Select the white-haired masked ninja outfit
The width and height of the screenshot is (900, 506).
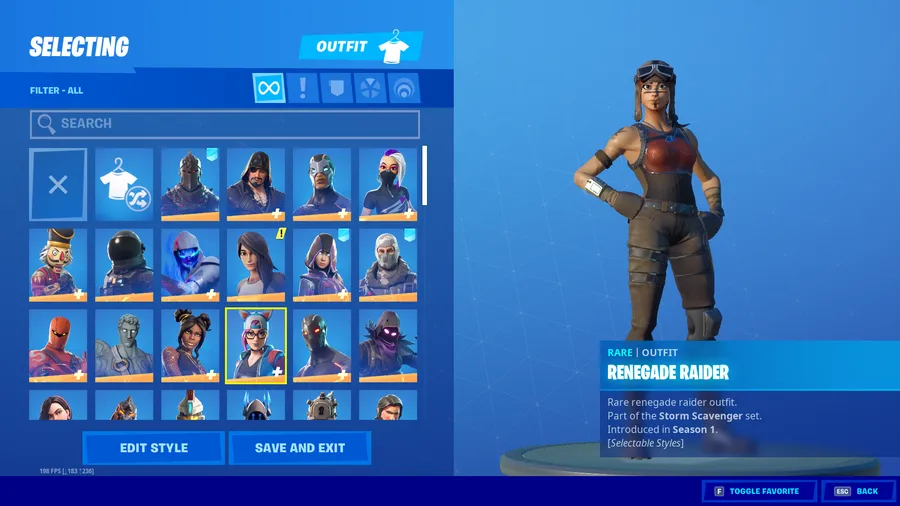(388, 184)
